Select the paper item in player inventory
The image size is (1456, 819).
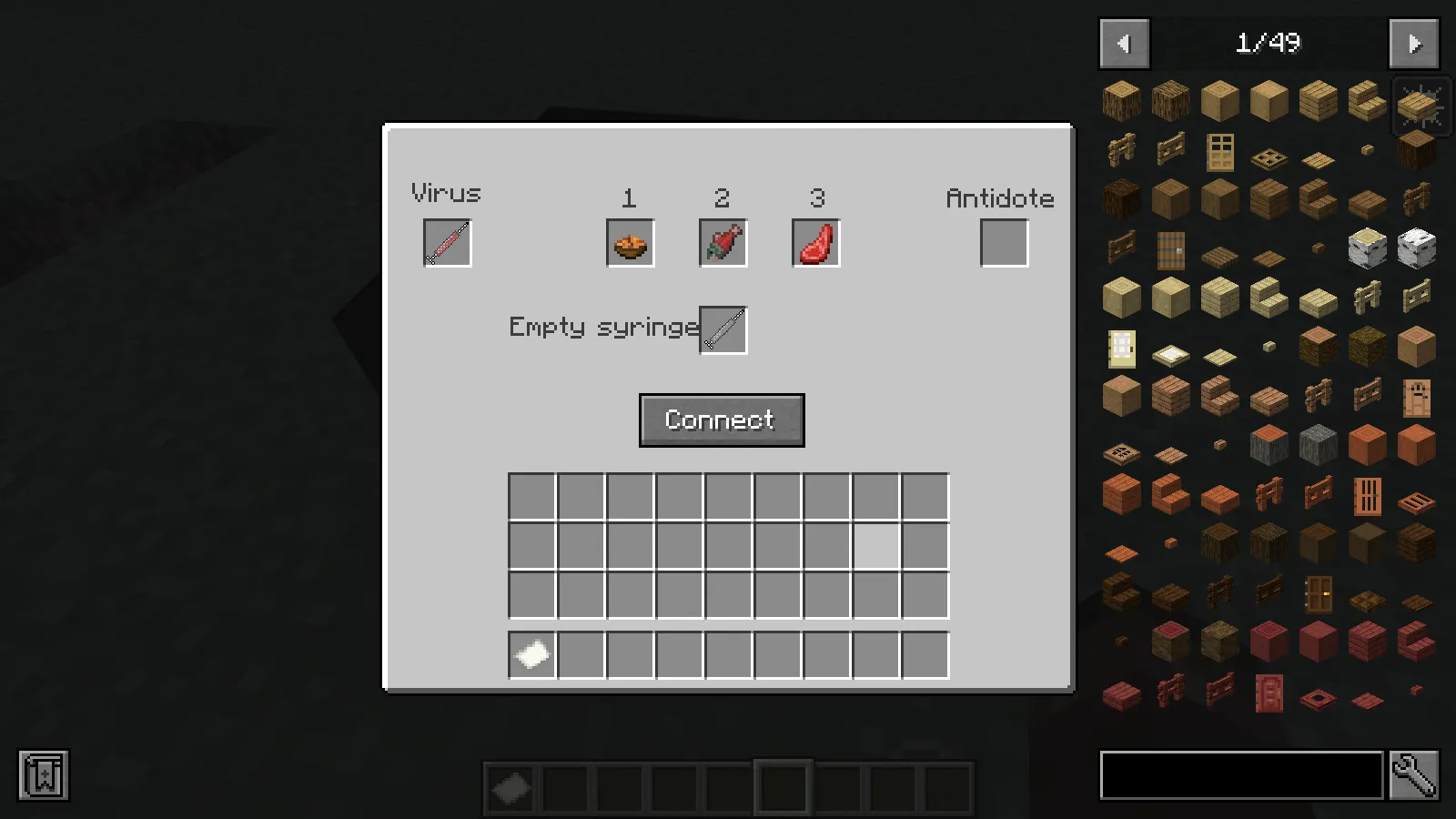point(531,654)
